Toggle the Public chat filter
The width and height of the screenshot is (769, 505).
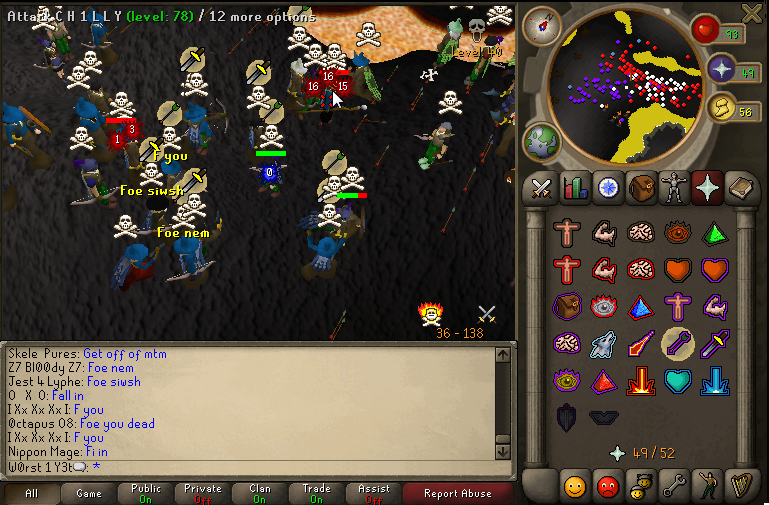[x=145, y=493]
